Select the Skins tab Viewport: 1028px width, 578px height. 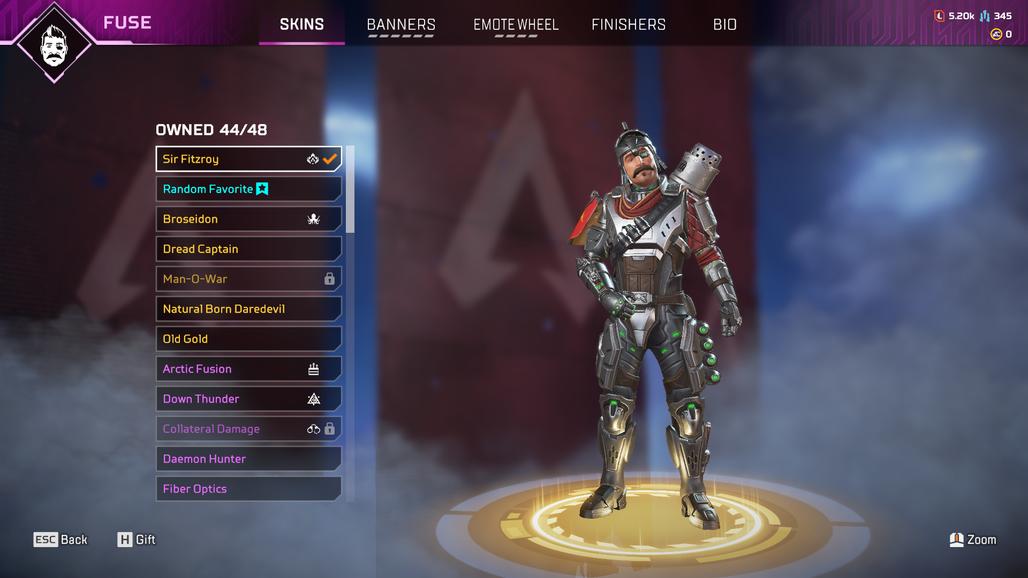coord(302,25)
